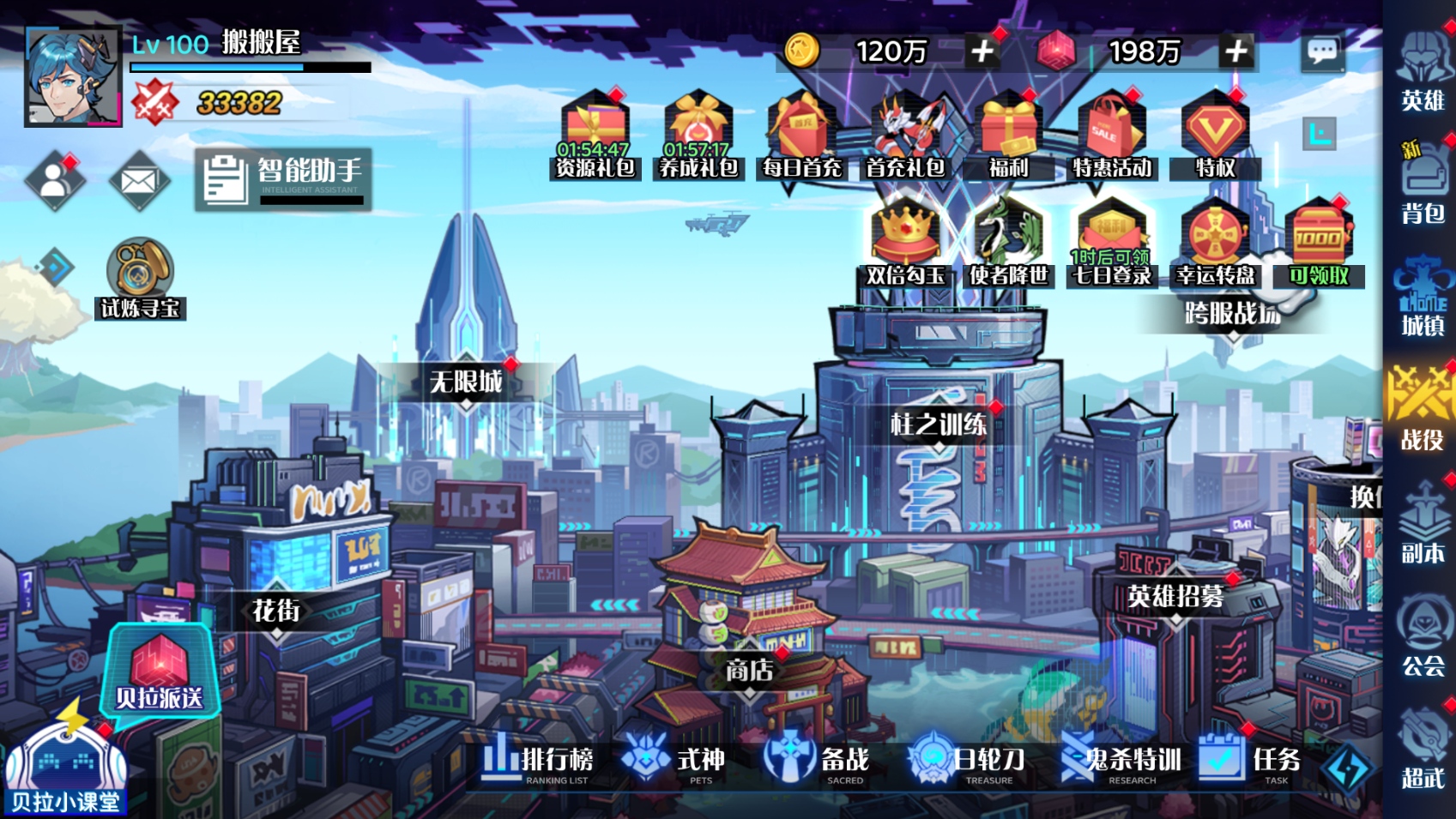Viewport: 1456px width, 819px height.
Task: Open the 背包 backpack
Action: coord(1422,184)
